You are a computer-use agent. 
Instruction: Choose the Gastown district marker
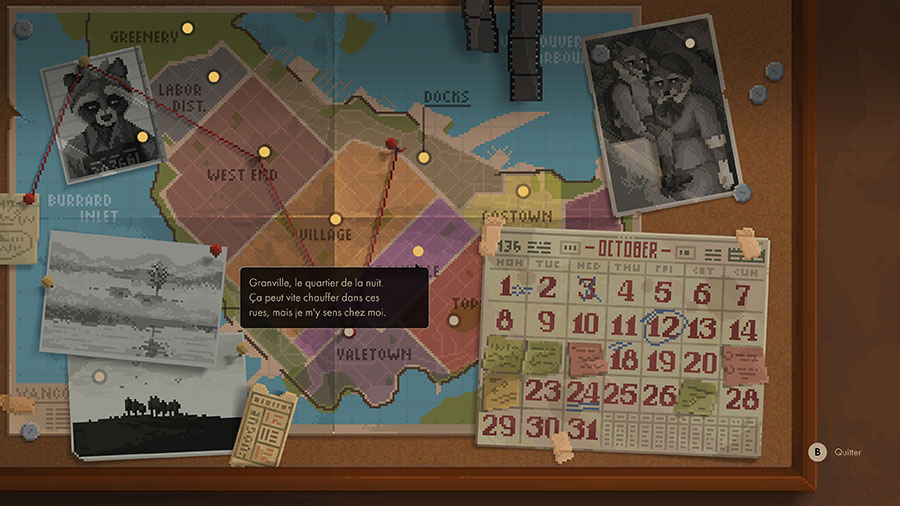(522, 191)
